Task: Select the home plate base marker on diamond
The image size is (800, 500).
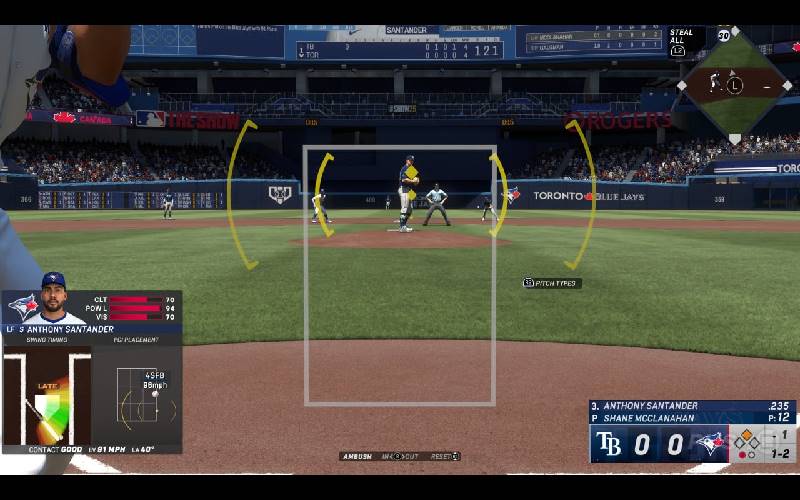Action: click(x=735, y=138)
